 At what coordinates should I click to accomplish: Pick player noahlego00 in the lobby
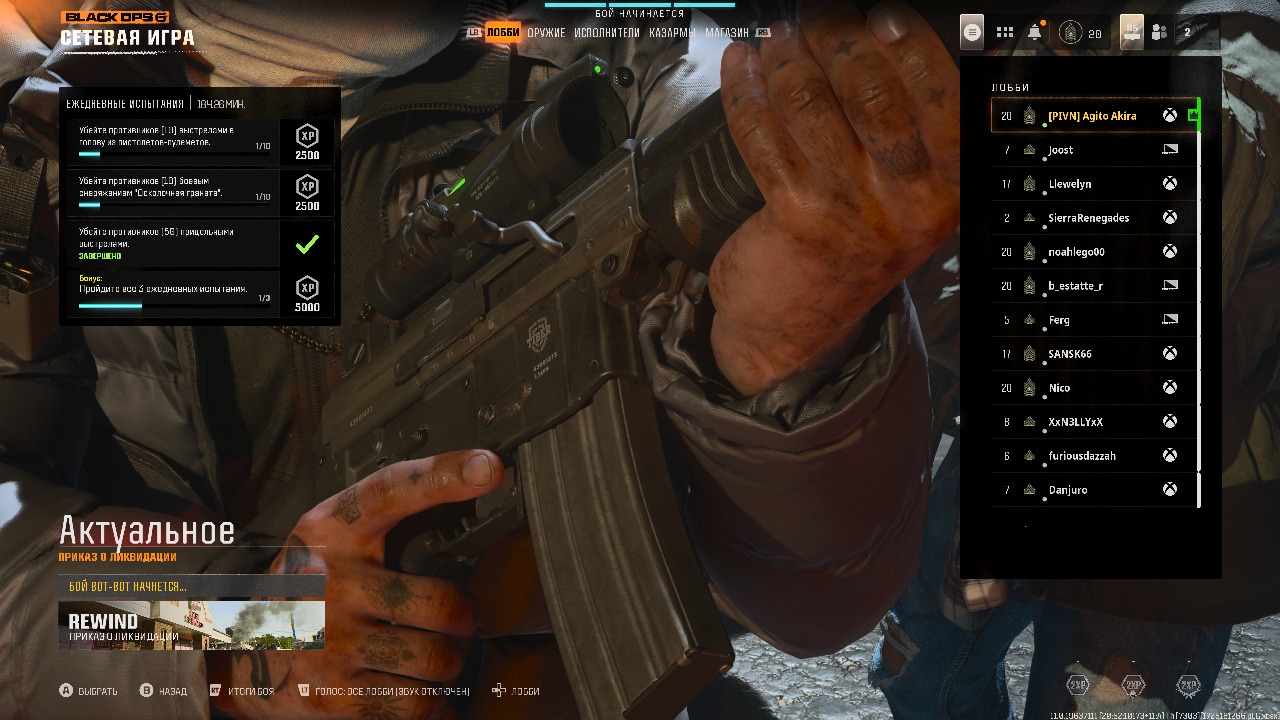click(1092, 252)
